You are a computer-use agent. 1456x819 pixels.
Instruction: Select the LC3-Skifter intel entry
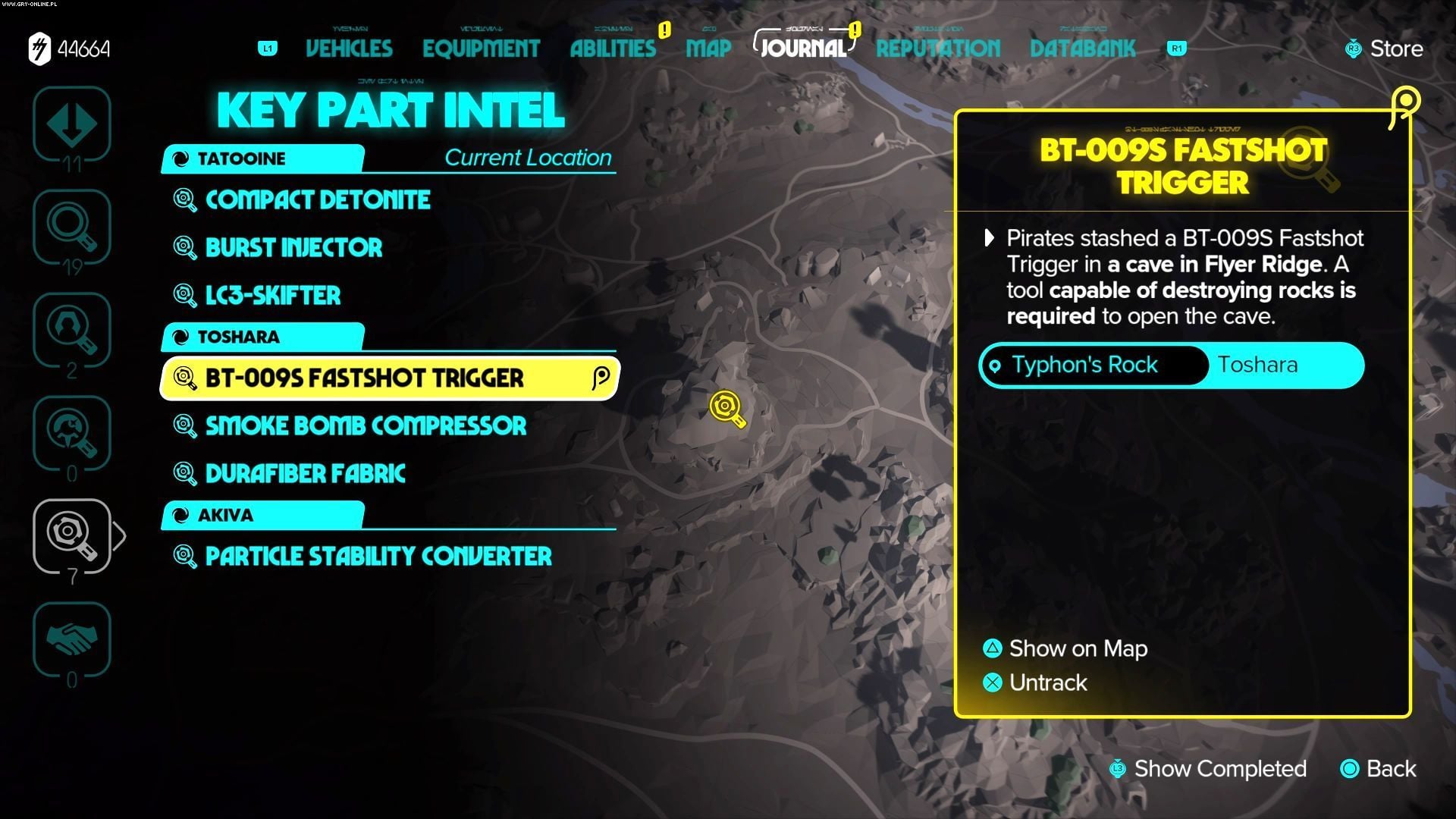click(273, 296)
